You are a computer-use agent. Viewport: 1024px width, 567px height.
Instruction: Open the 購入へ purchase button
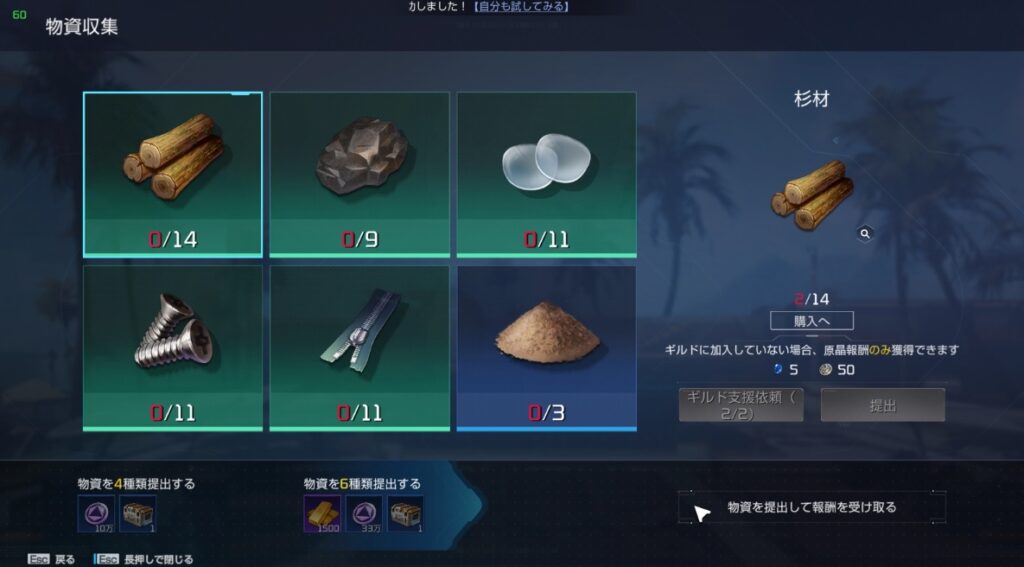(812, 321)
